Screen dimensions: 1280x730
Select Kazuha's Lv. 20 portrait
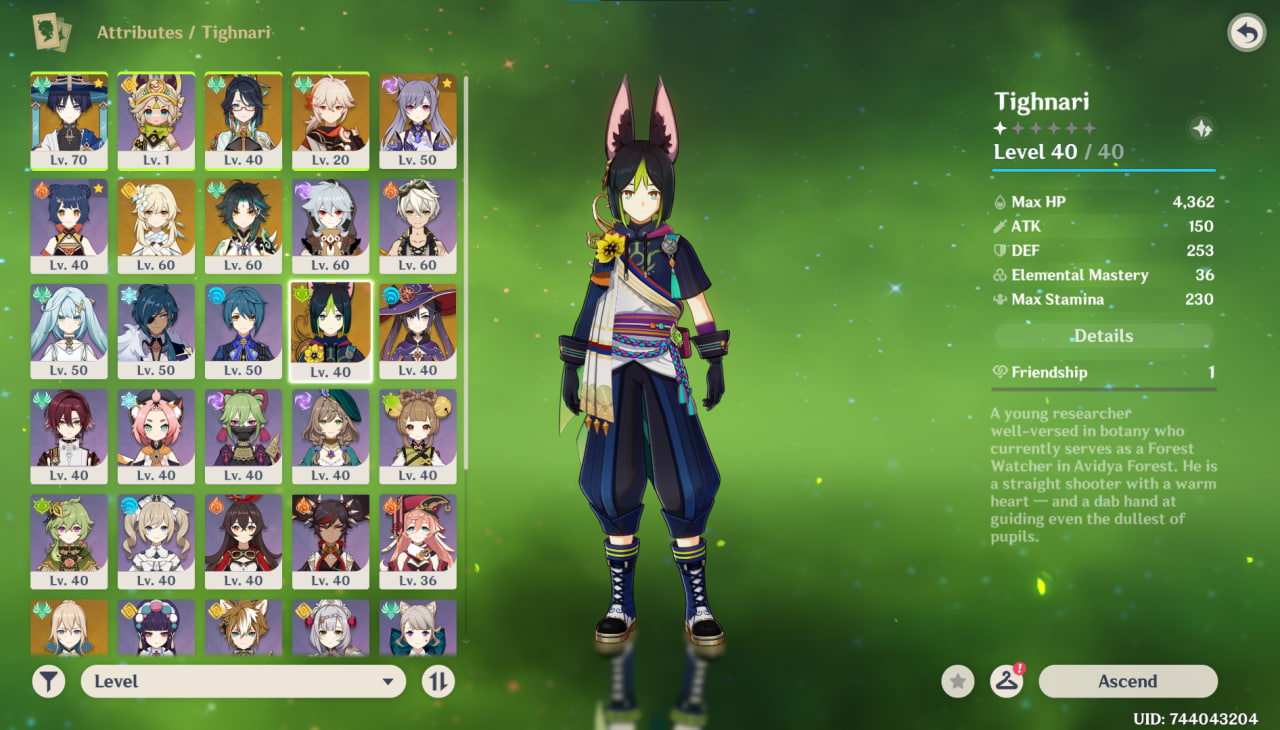pos(330,120)
